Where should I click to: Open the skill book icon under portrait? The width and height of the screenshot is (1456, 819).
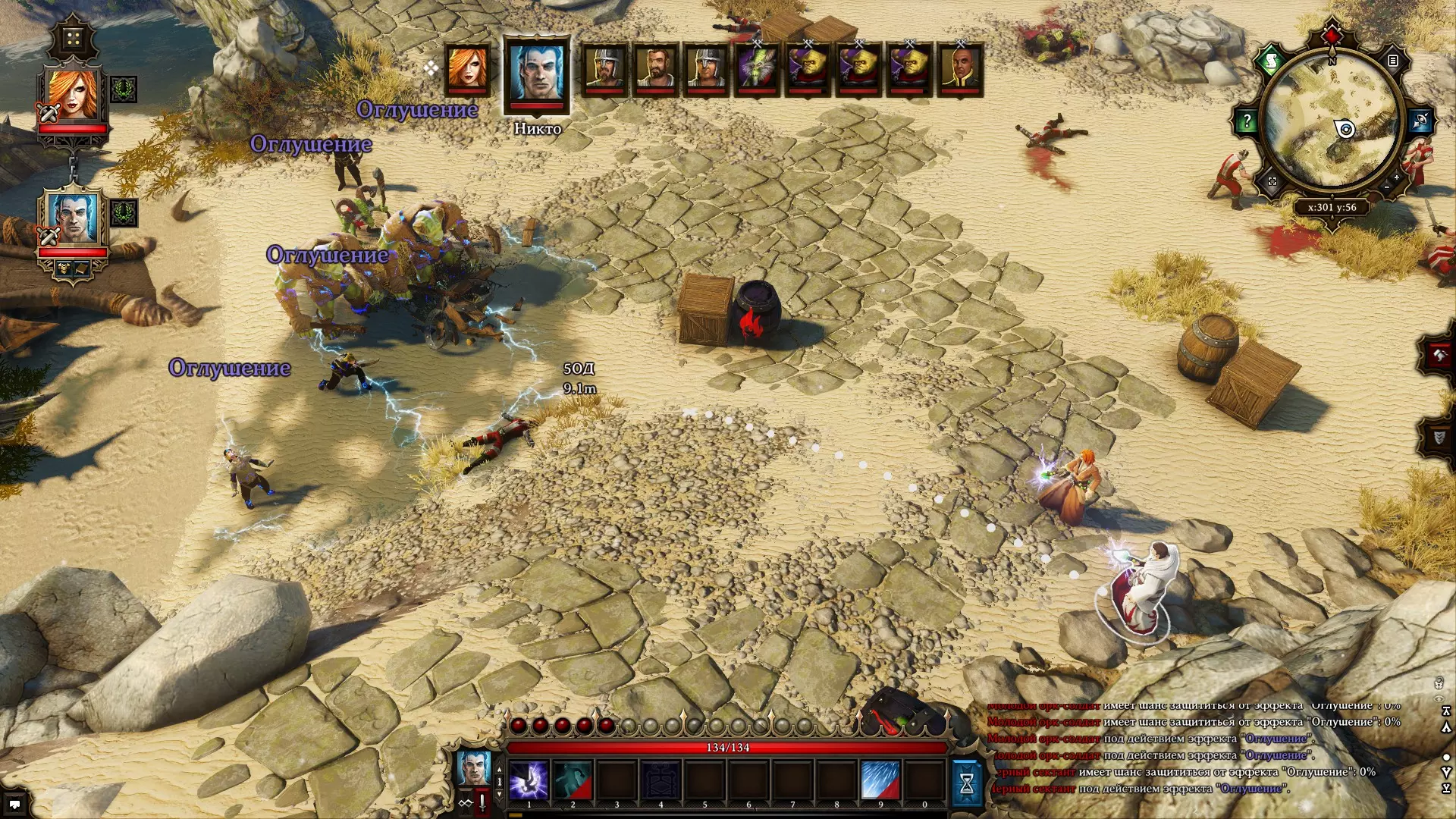[x=81, y=268]
